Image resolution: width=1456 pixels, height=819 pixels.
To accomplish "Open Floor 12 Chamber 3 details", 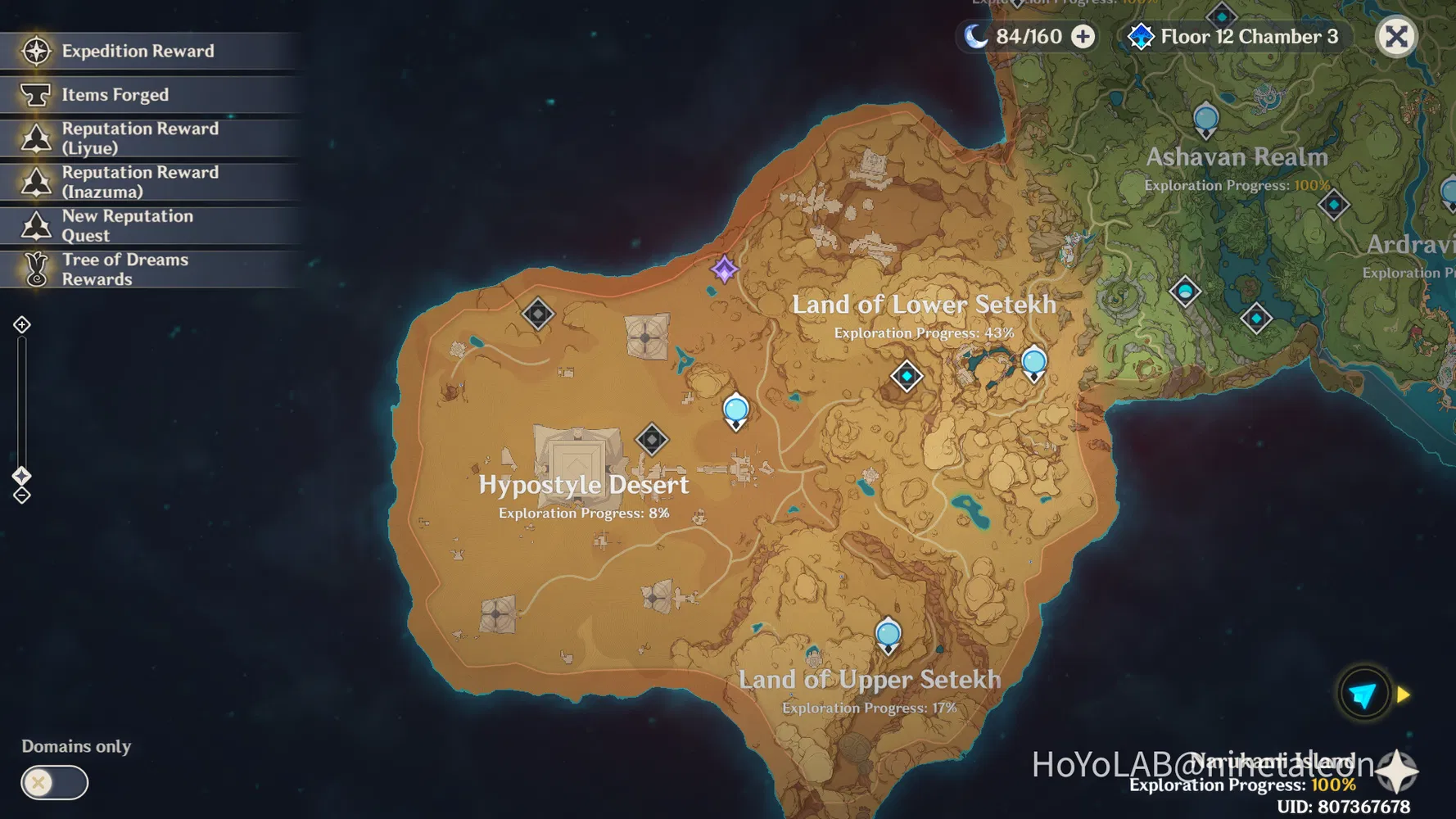I will click(x=1247, y=36).
